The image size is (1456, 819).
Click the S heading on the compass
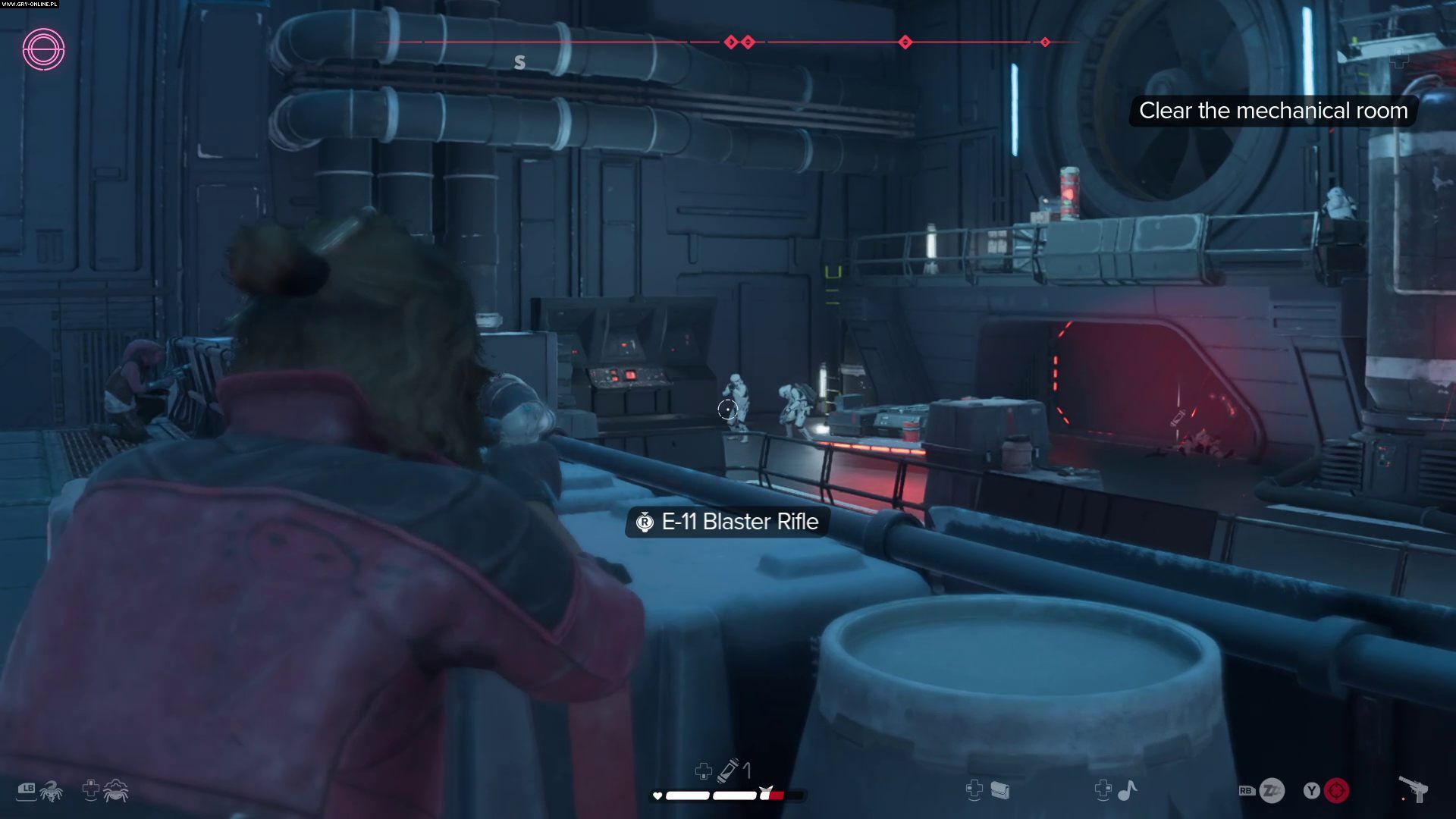pyautogui.click(x=519, y=62)
